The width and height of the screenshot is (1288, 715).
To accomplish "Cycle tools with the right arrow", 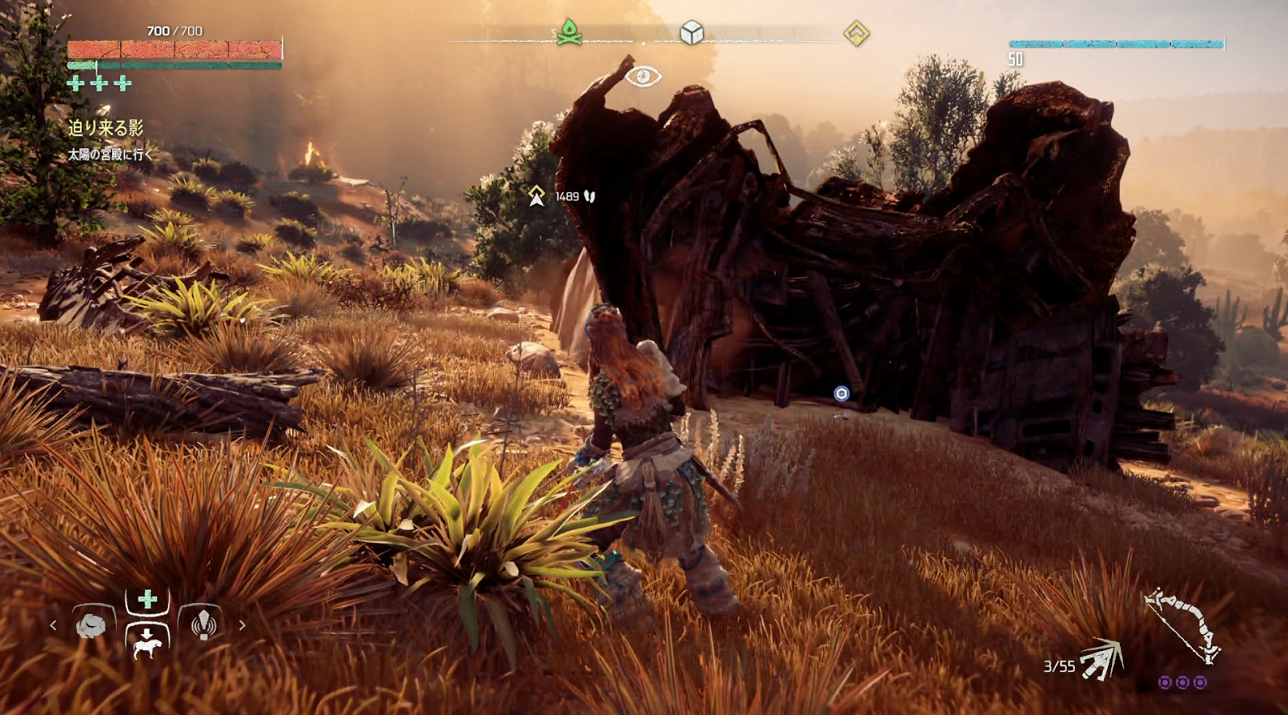I will coord(242,626).
